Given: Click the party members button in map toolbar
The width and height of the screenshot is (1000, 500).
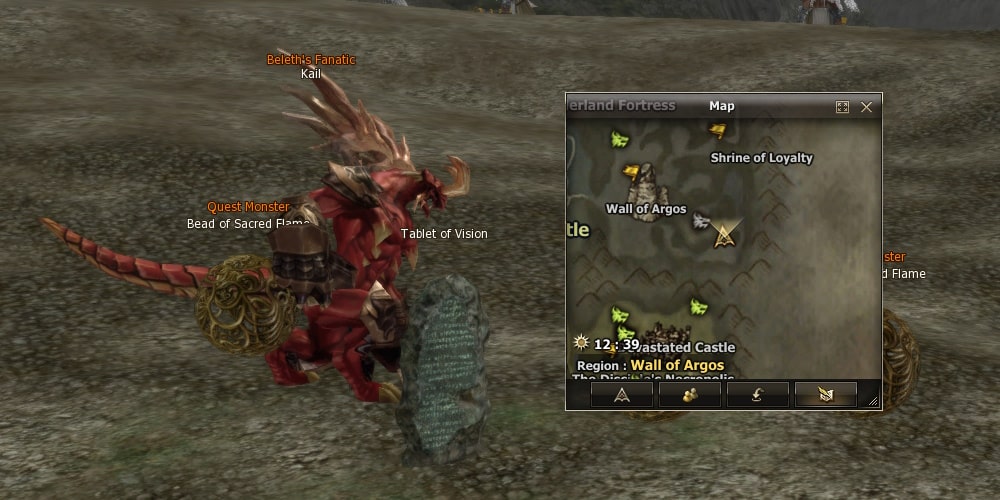Looking at the screenshot, I should pos(689,394).
